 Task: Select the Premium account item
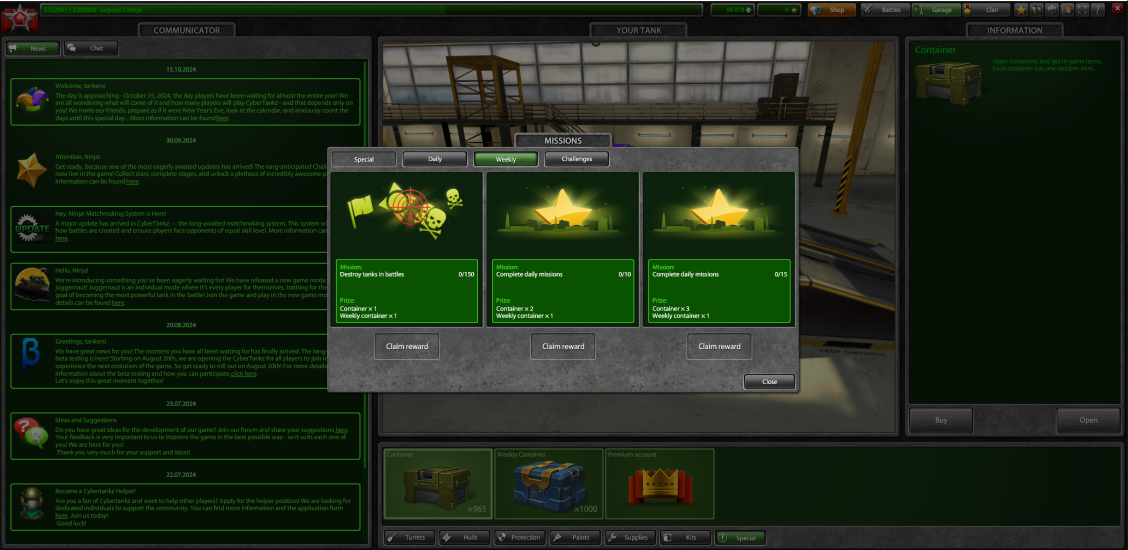tap(659, 483)
